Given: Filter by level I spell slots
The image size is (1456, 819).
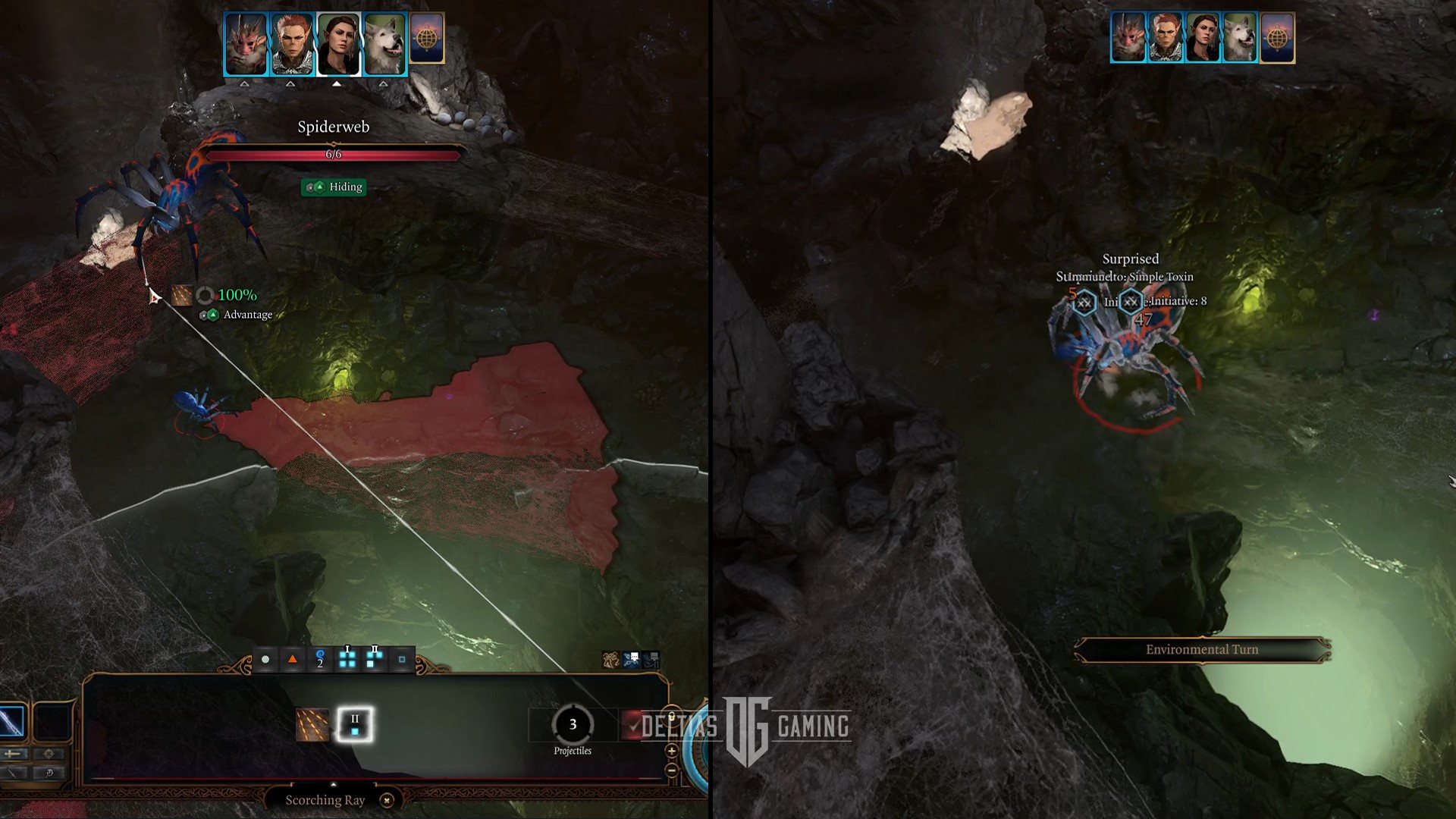Looking at the screenshot, I should [347, 659].
